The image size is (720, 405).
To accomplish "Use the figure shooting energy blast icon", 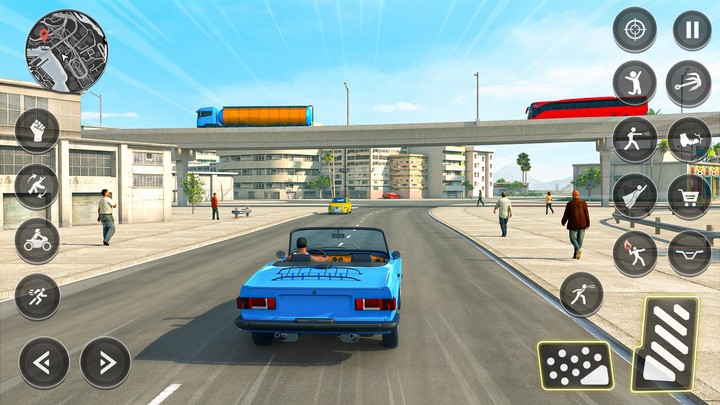I will (x=634, y=140).
